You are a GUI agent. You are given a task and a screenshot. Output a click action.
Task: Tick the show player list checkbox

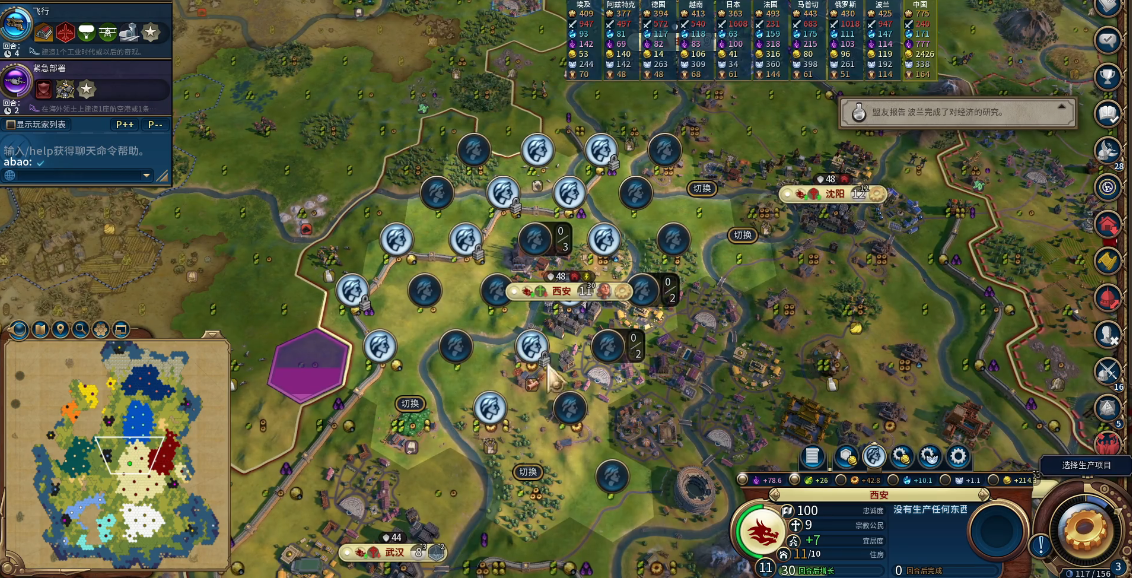pos(10,125)
